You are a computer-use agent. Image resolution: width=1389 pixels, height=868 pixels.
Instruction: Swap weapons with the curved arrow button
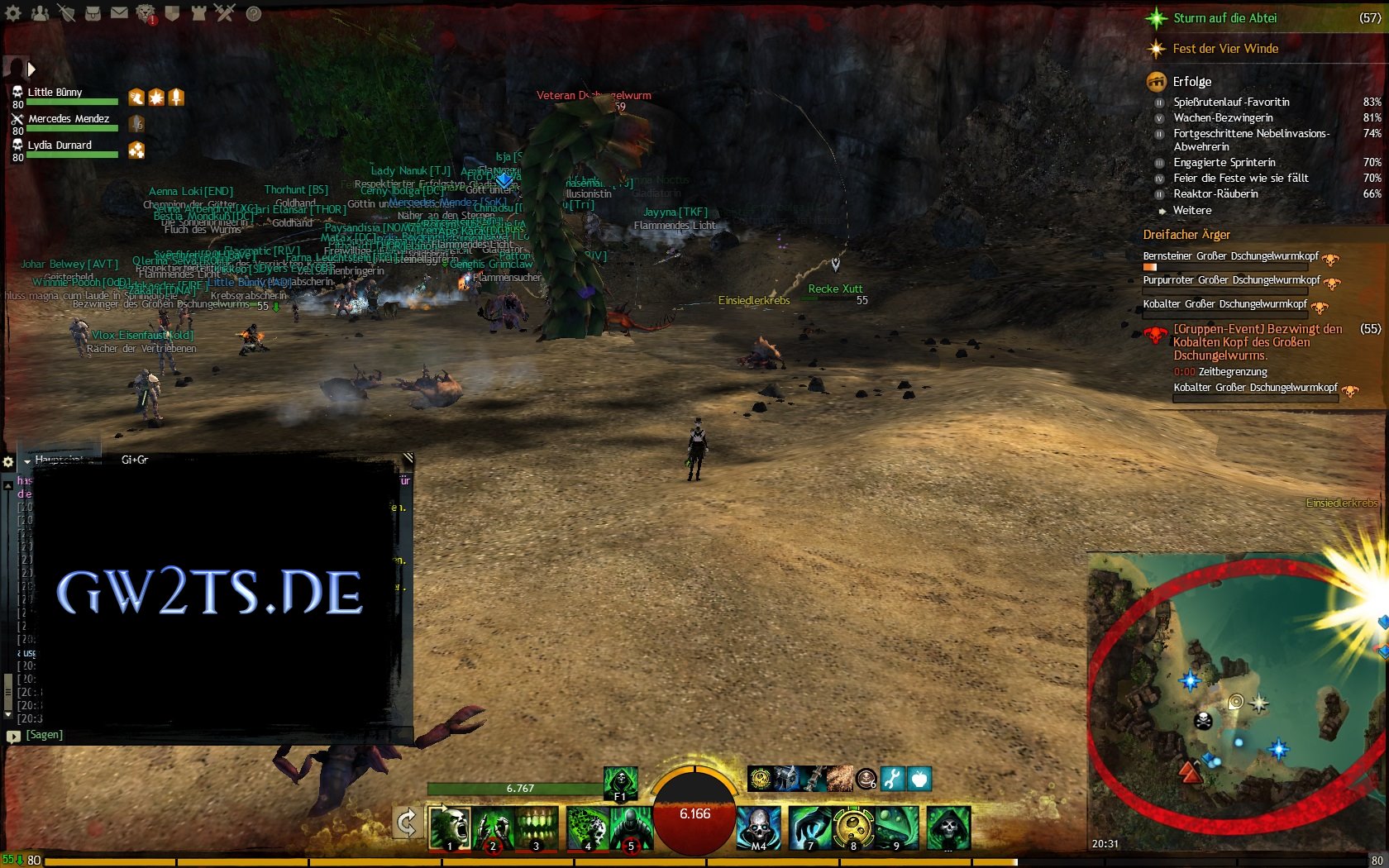pos(407,823)
